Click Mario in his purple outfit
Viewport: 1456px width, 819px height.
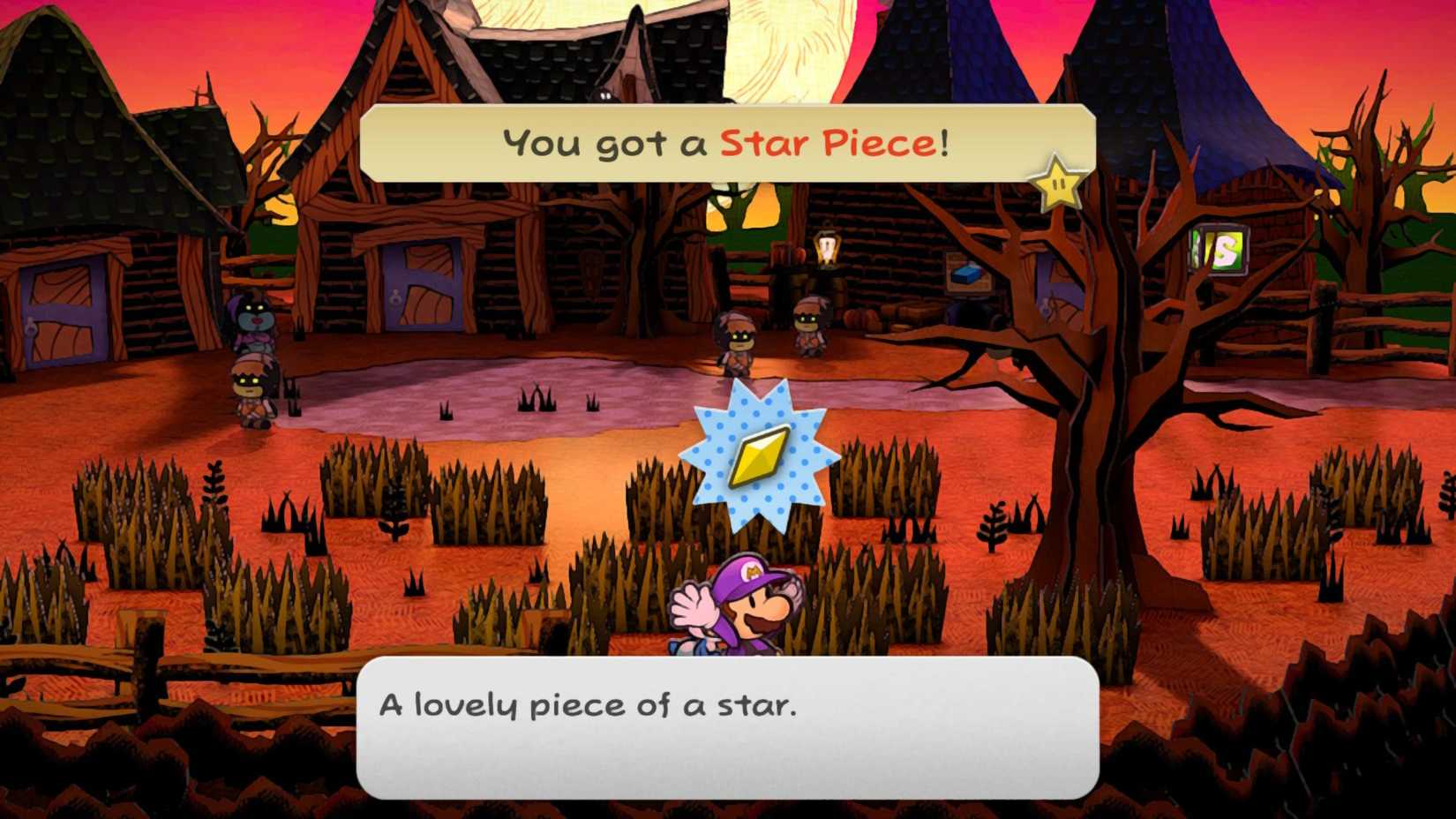coord(755,609)
